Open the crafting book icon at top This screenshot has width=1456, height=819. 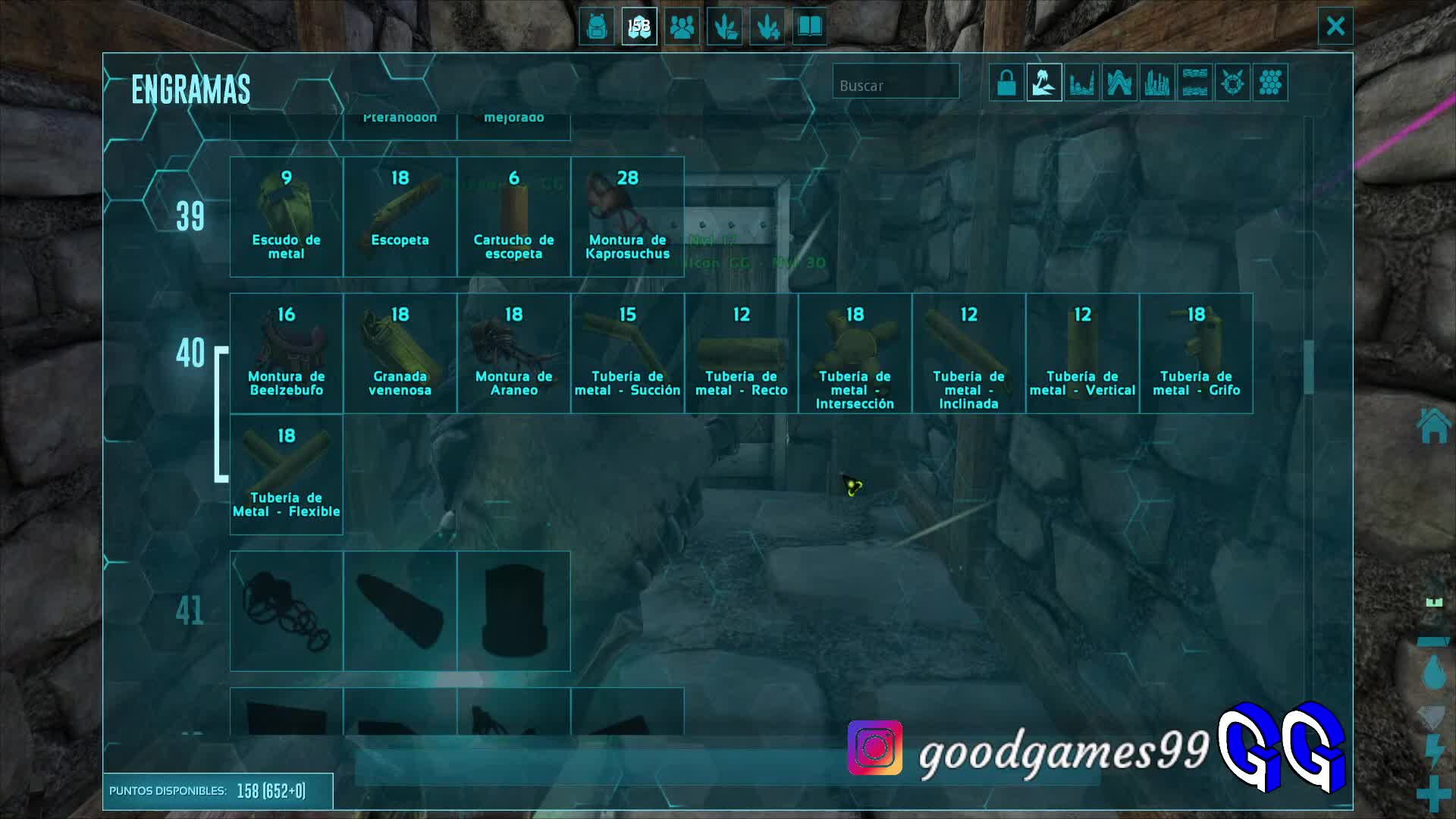pos(810,27)
